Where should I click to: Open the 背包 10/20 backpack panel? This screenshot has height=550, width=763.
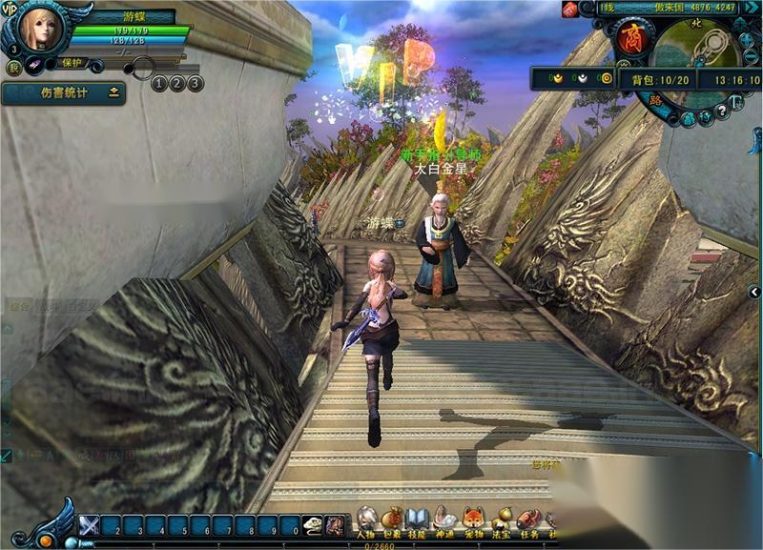[660, 80]
